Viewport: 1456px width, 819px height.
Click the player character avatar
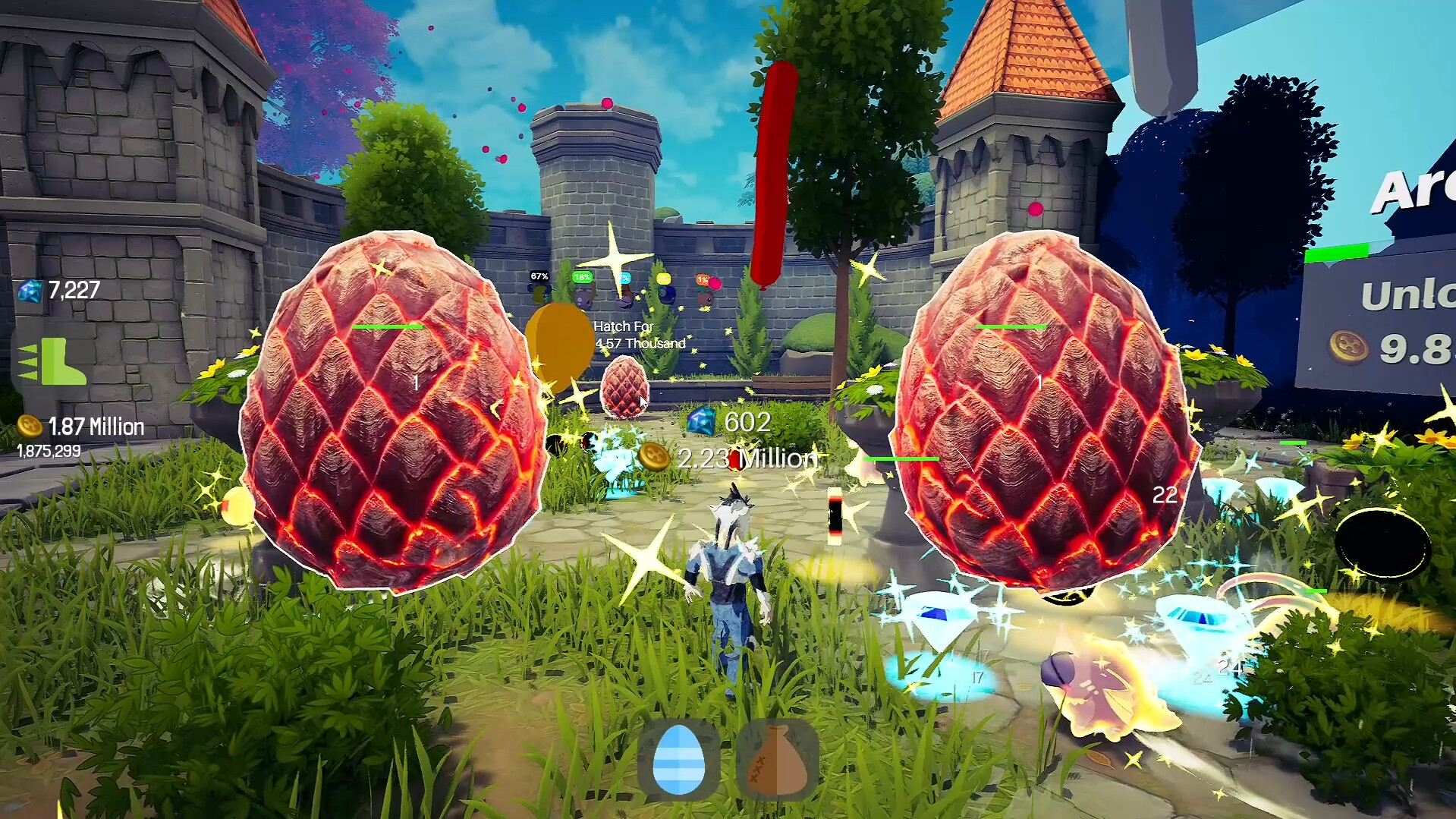click(731, 577)
